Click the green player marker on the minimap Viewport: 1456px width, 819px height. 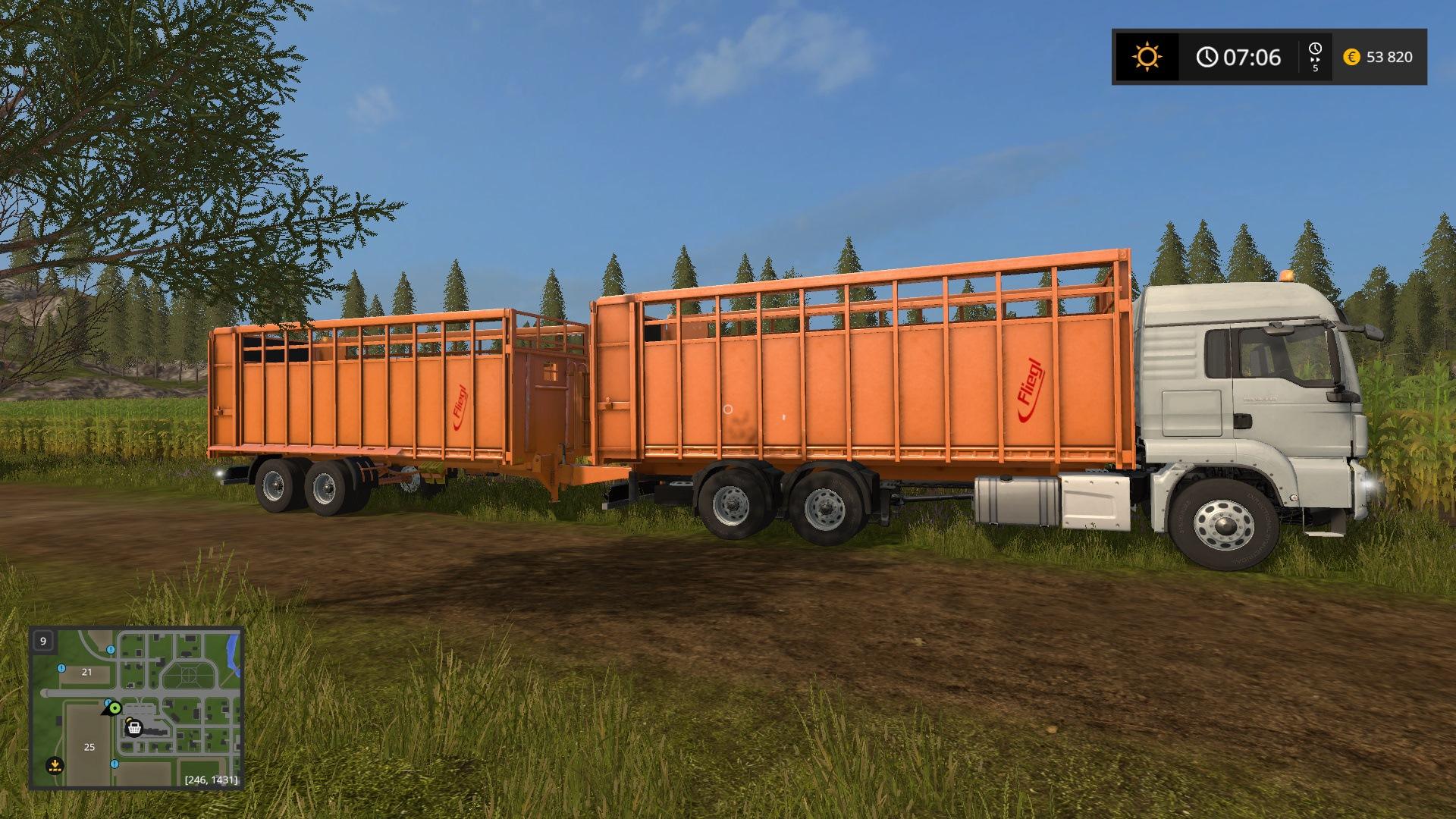[115, 709]
